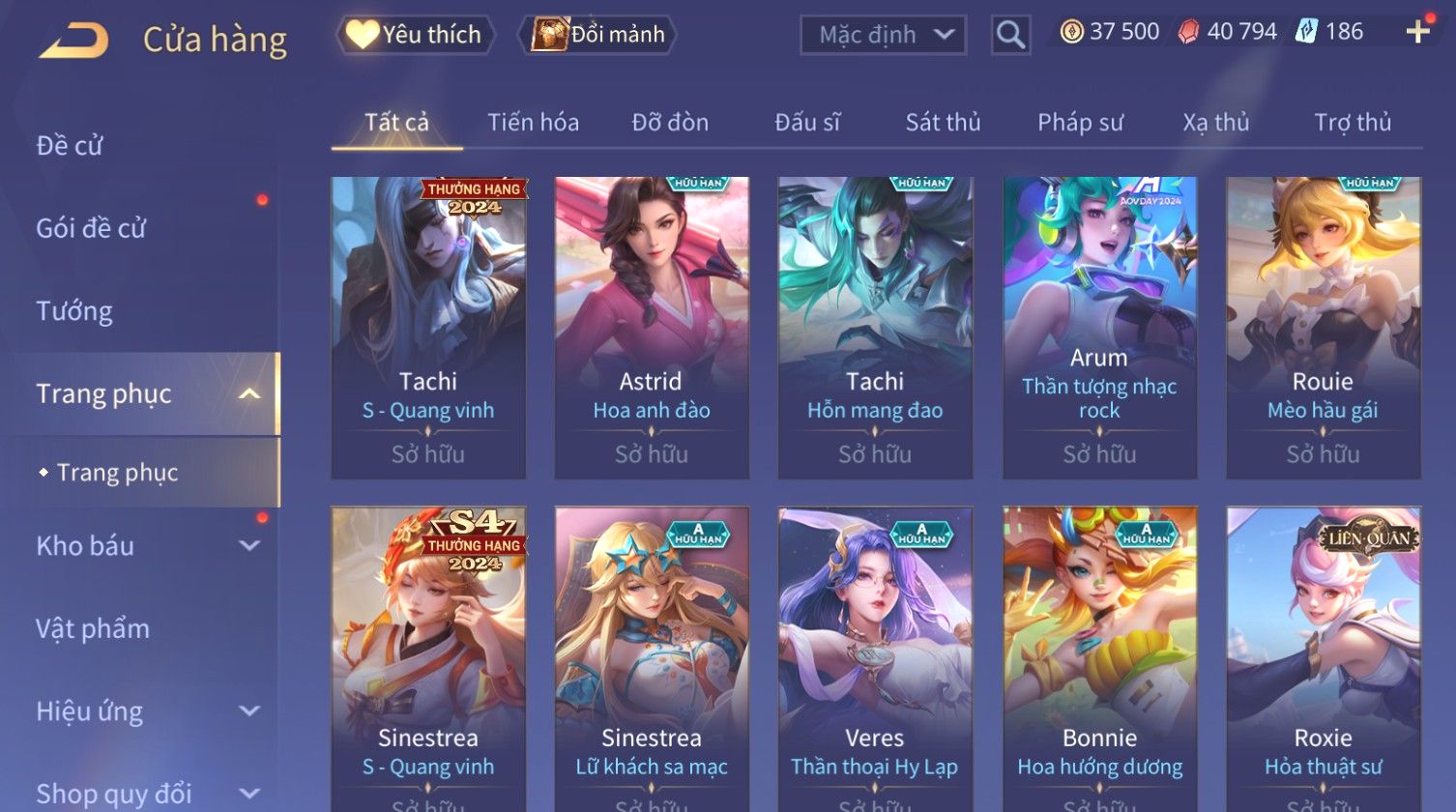Open the Vật phẩm items section
1456x812 pixels.
click(93, 628)
